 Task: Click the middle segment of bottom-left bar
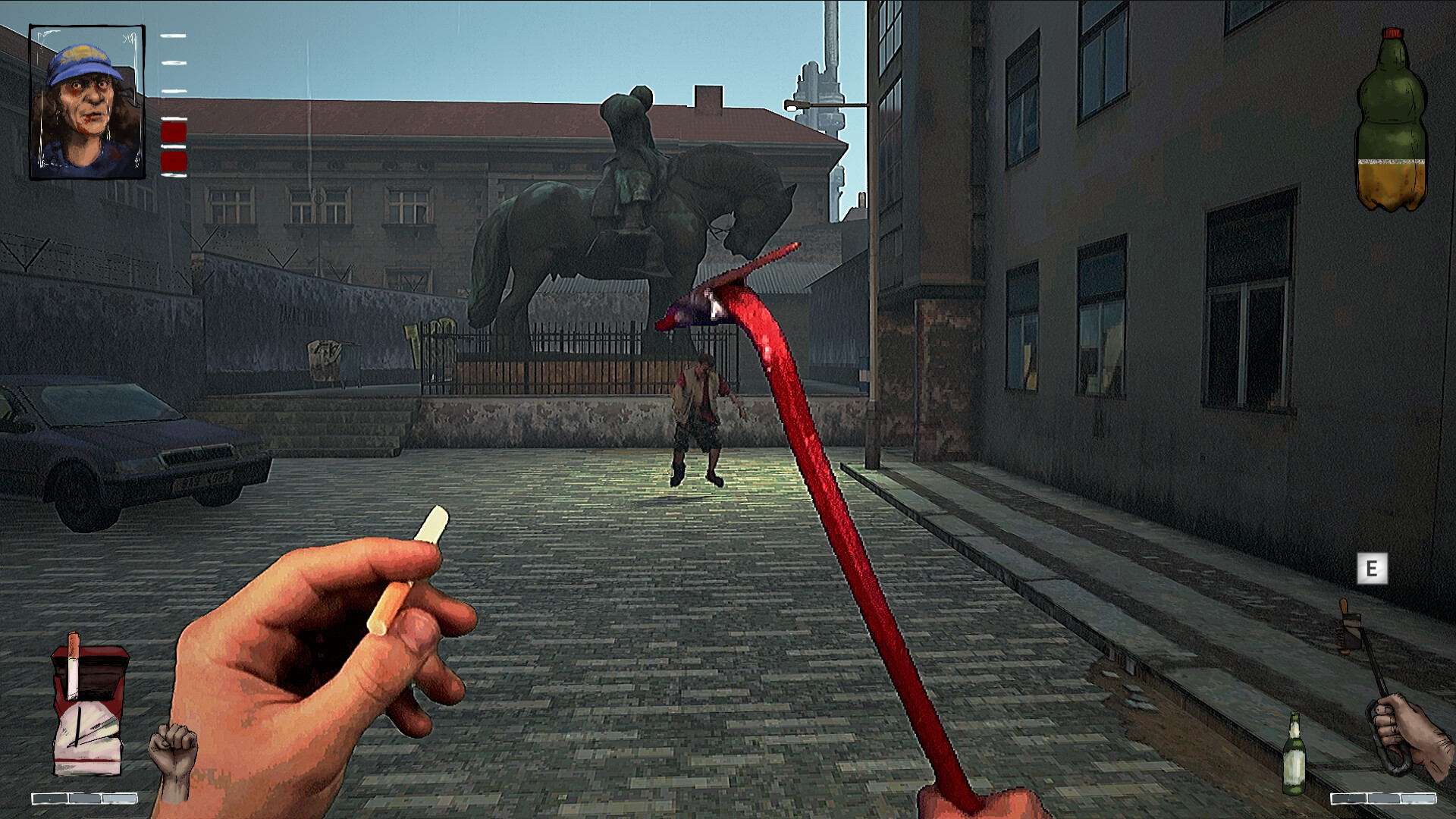(83, 798)
